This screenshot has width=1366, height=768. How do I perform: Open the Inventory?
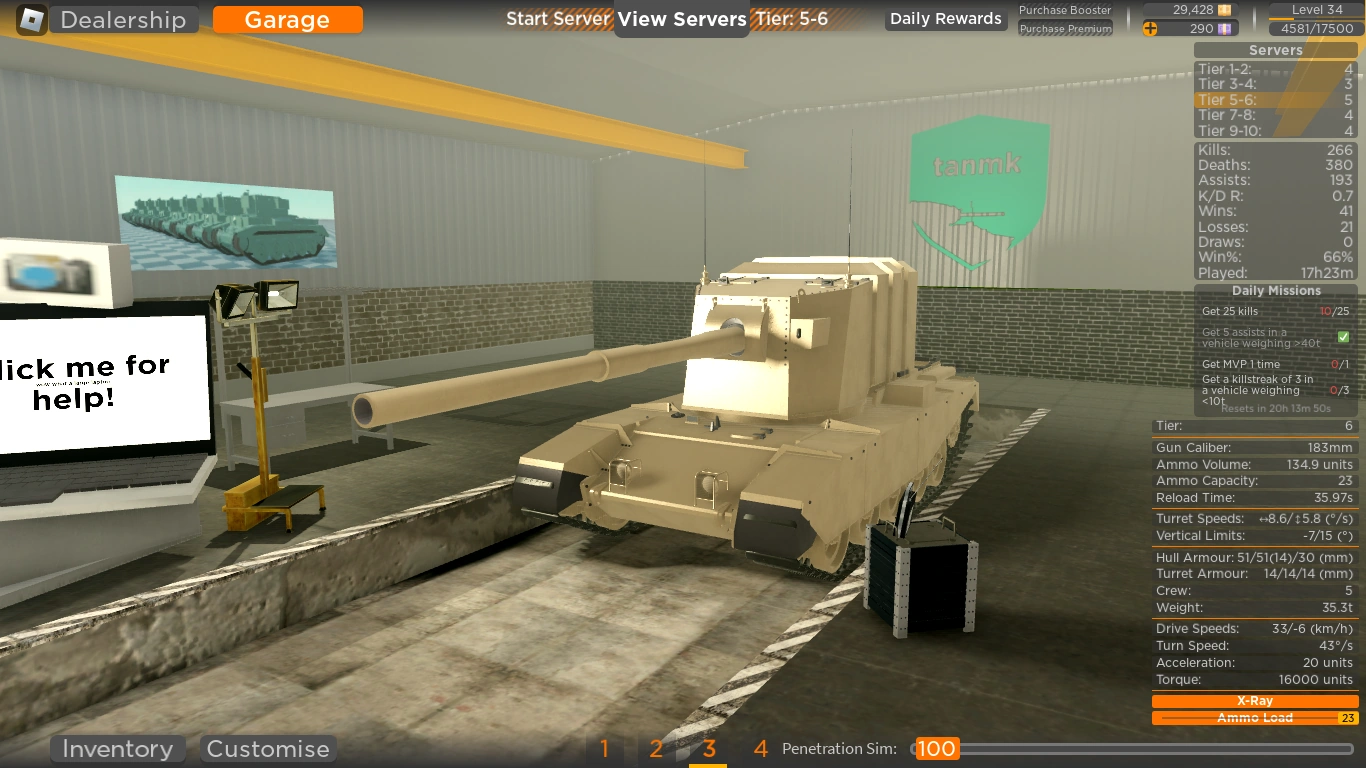[117, 748]
